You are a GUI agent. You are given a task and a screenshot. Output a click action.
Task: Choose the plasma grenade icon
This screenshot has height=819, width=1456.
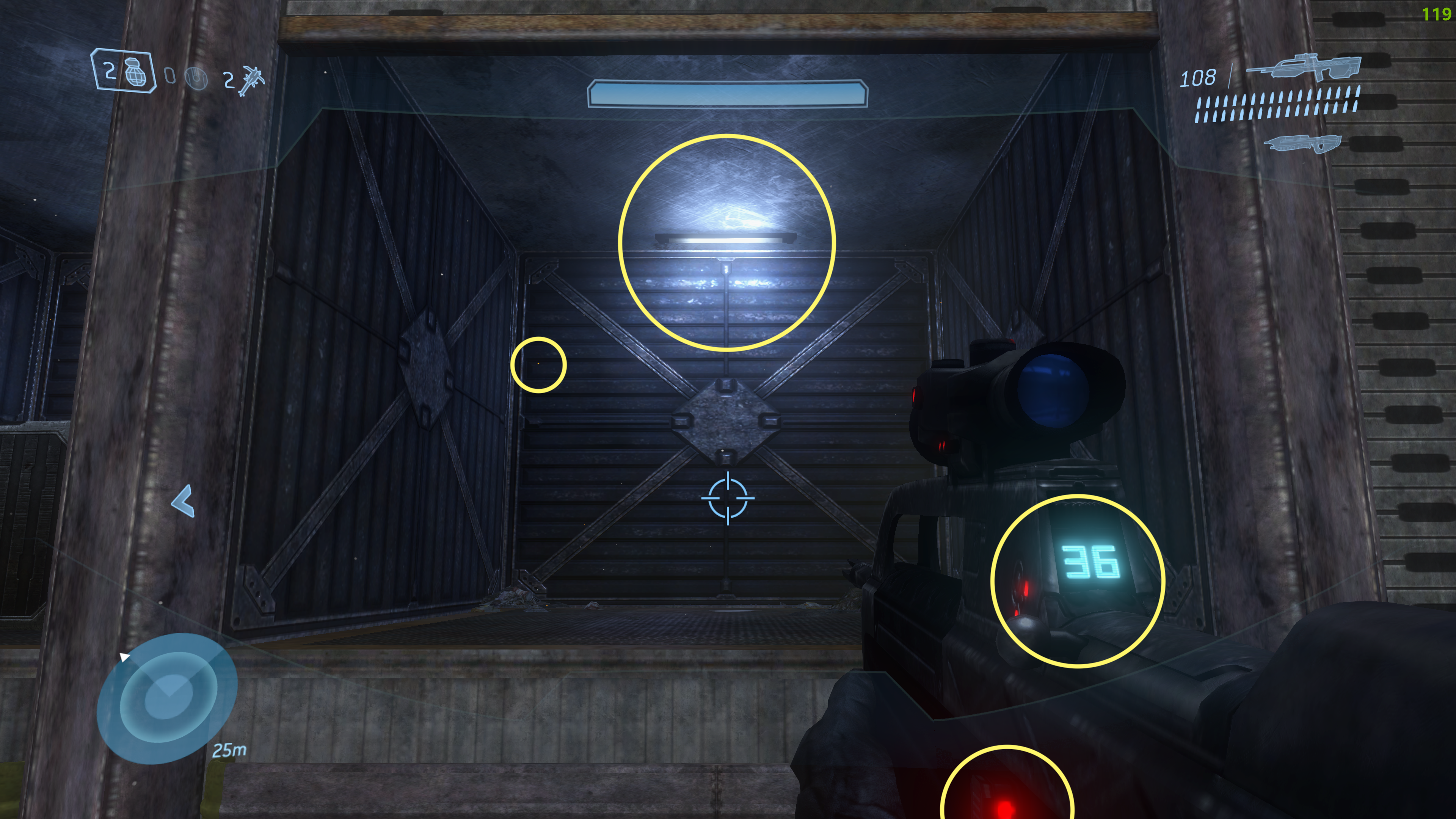point(196,78)
